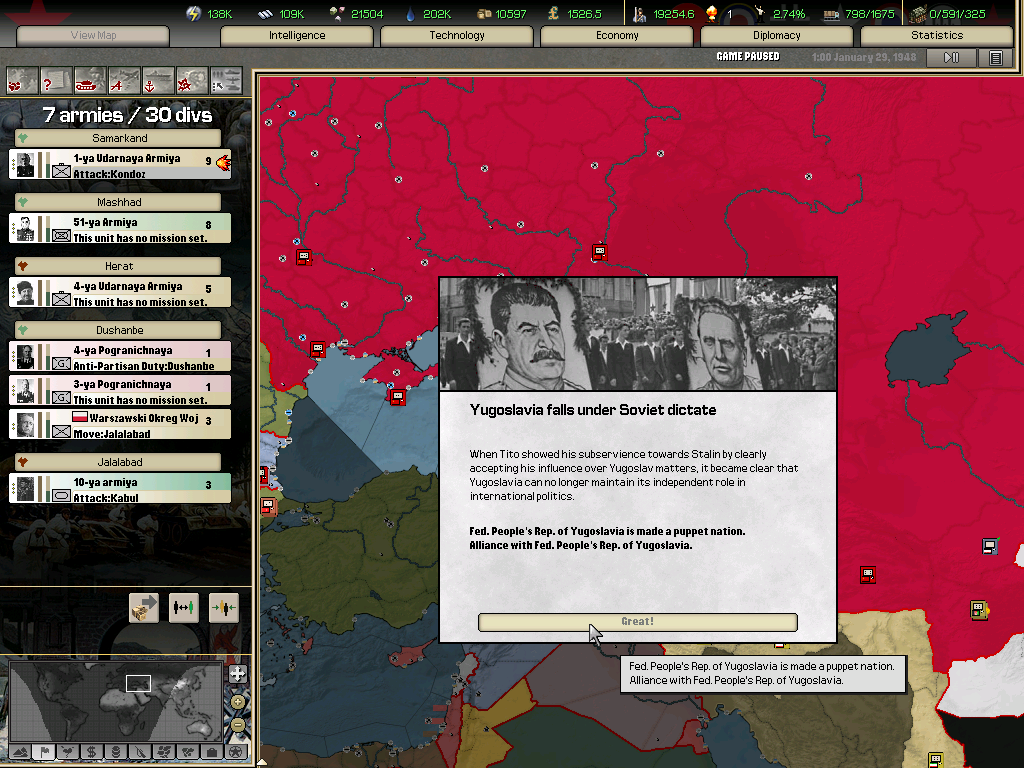Switch to the economic dollar-sign map mode

pyautogui.click(x=91, y=751)
